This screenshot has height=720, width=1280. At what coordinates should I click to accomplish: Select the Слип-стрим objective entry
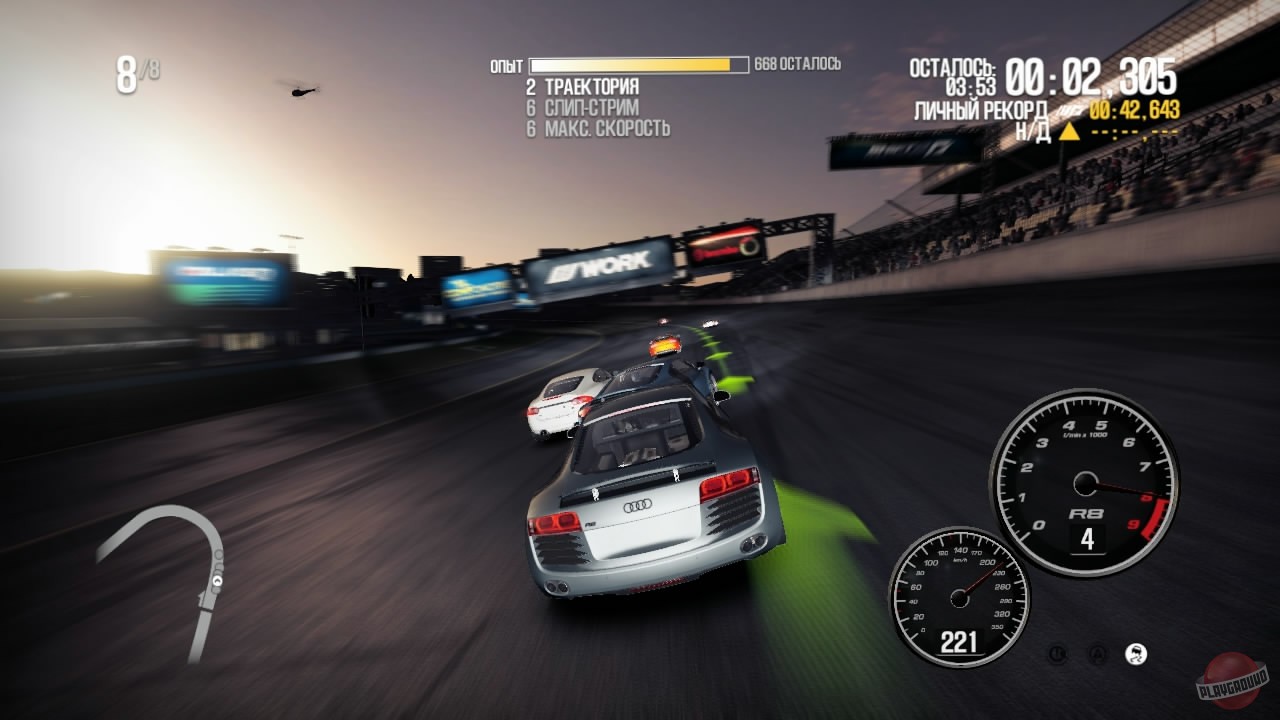tap(591, 108)
